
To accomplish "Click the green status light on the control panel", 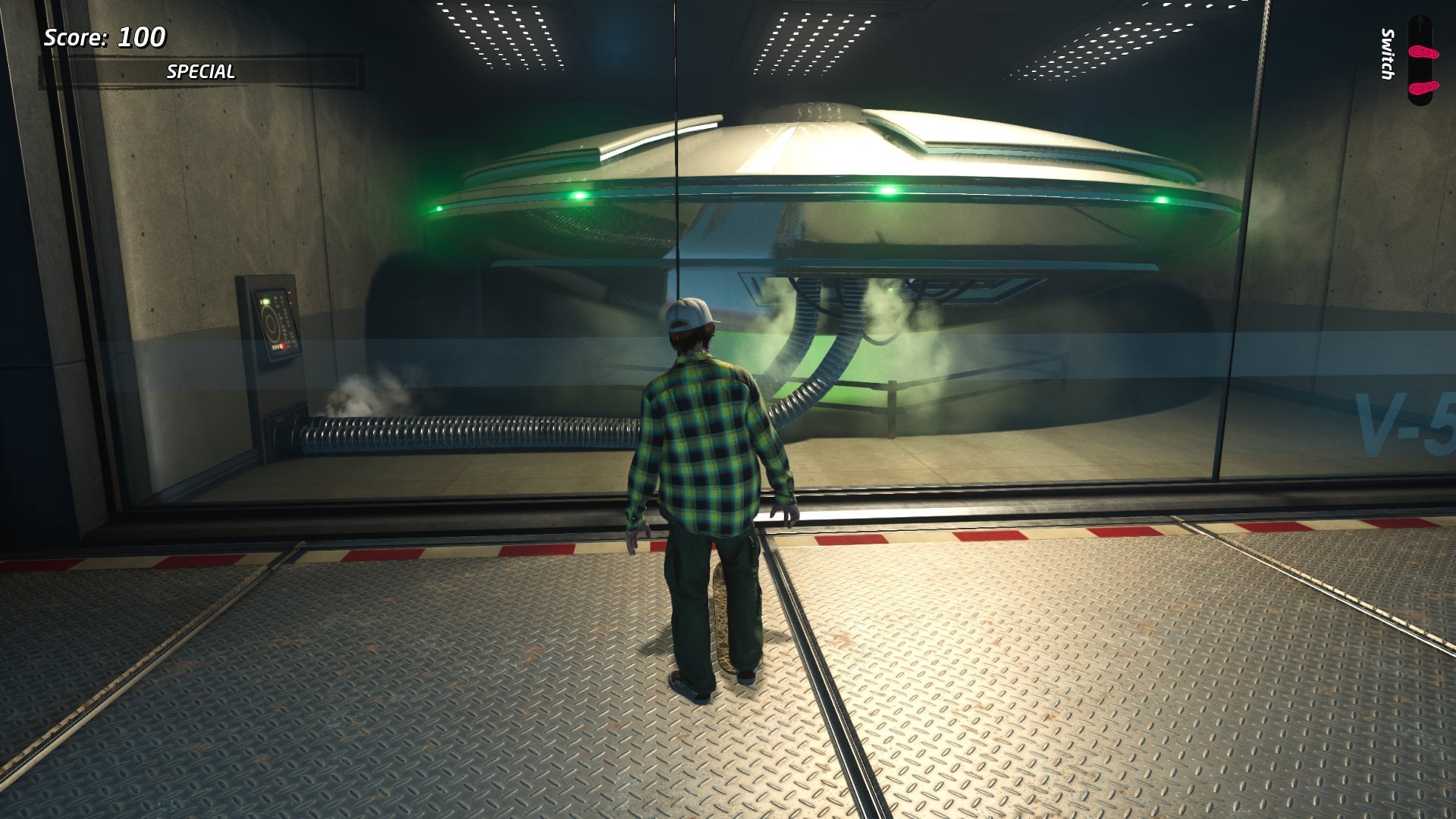I will [265, 301].
